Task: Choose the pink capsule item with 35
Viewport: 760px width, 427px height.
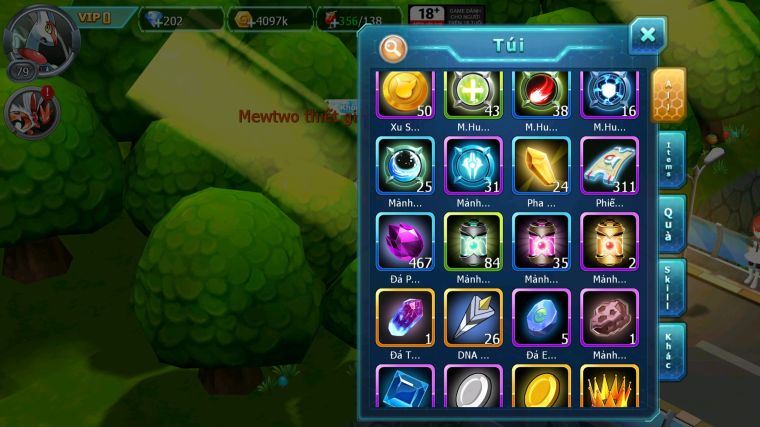Action: [x=541, y=241]
